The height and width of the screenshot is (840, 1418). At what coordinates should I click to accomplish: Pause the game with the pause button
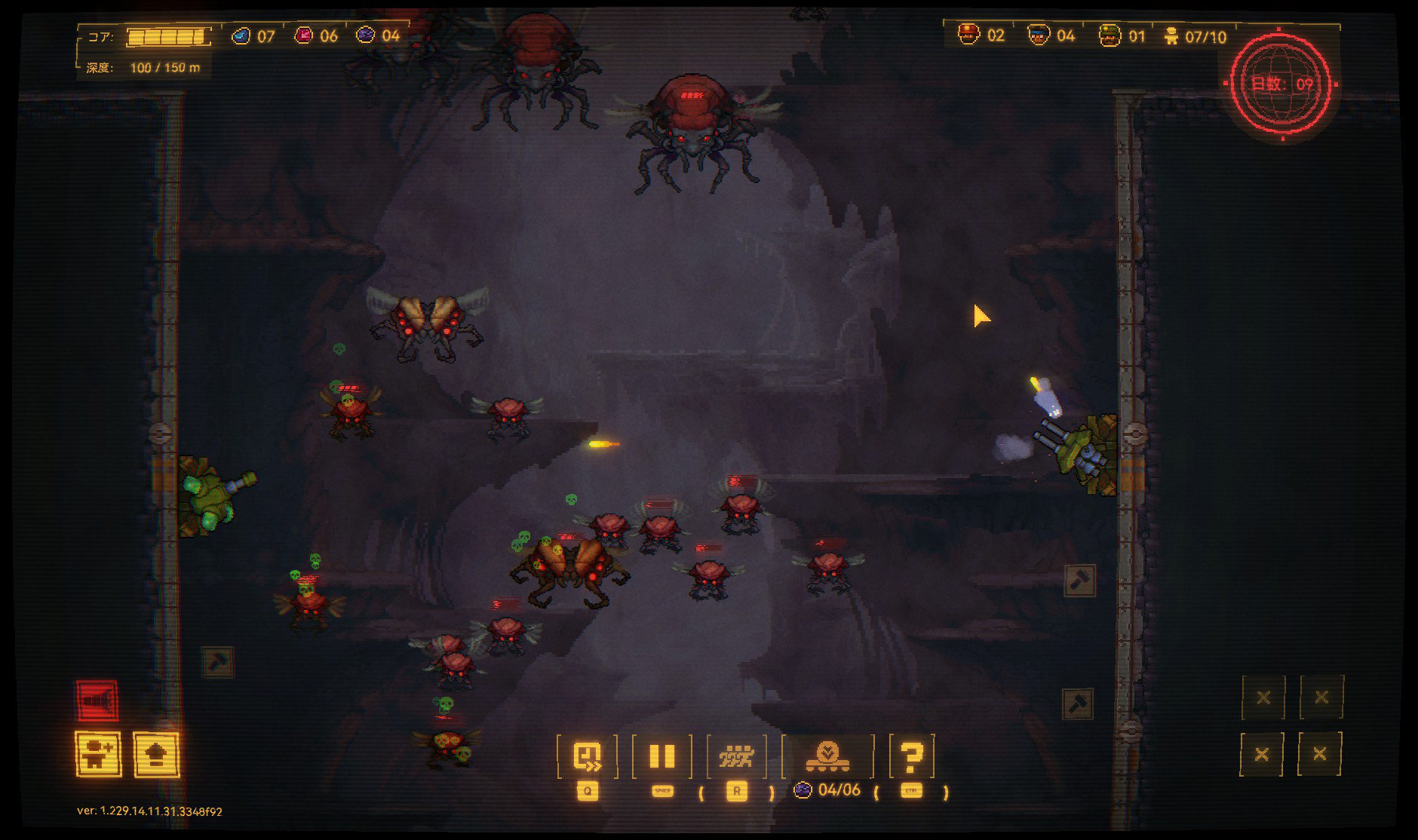click(x=661, y=756)
